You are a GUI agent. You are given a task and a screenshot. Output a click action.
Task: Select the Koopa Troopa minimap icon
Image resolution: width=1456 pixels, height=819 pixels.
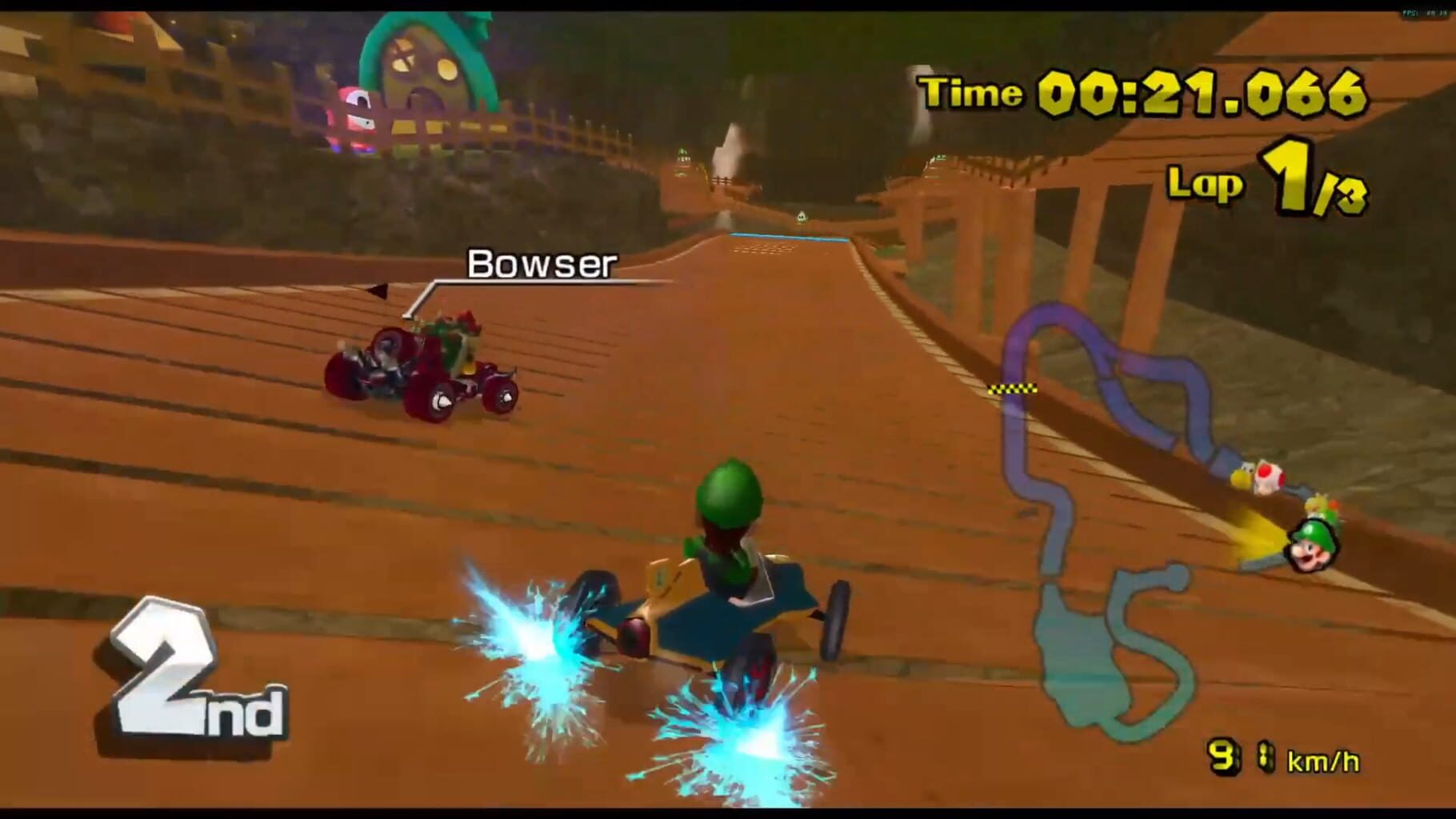click(x=1242, y=475)
